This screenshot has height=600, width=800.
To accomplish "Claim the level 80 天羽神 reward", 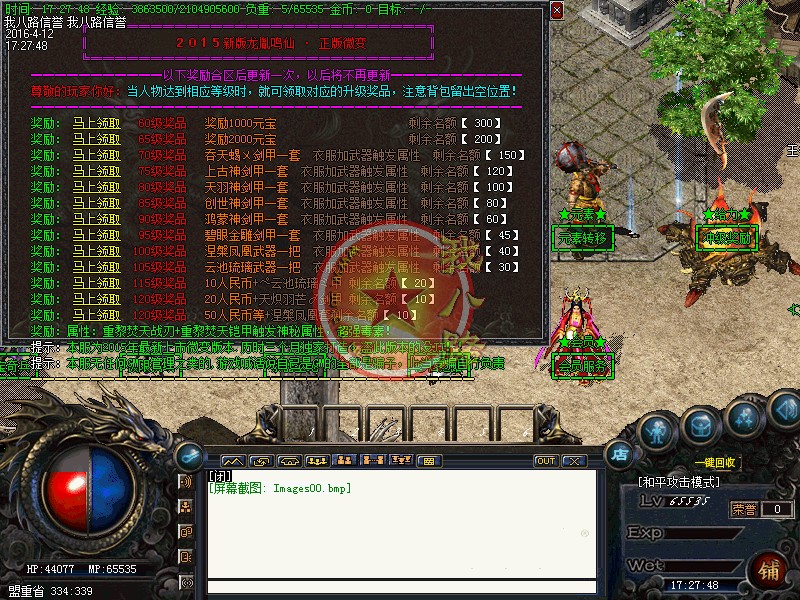I will [x=96, y=187].
